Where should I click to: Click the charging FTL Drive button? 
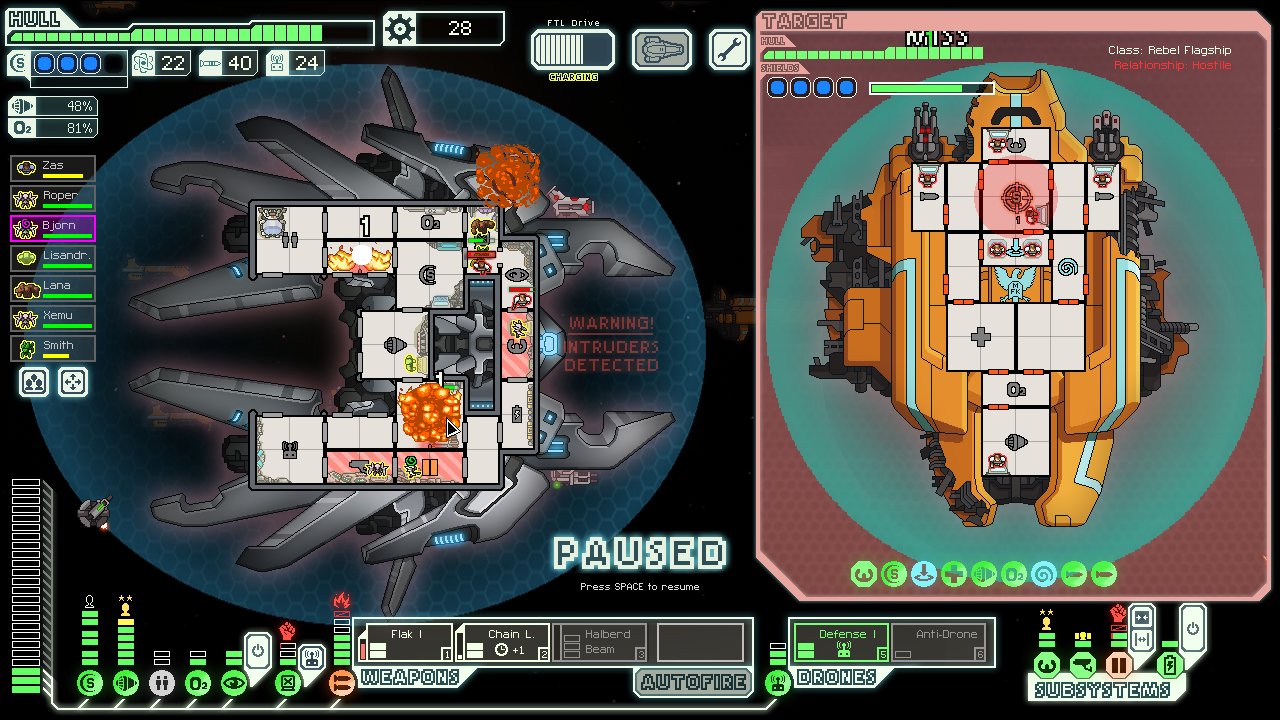coord(572,50)
